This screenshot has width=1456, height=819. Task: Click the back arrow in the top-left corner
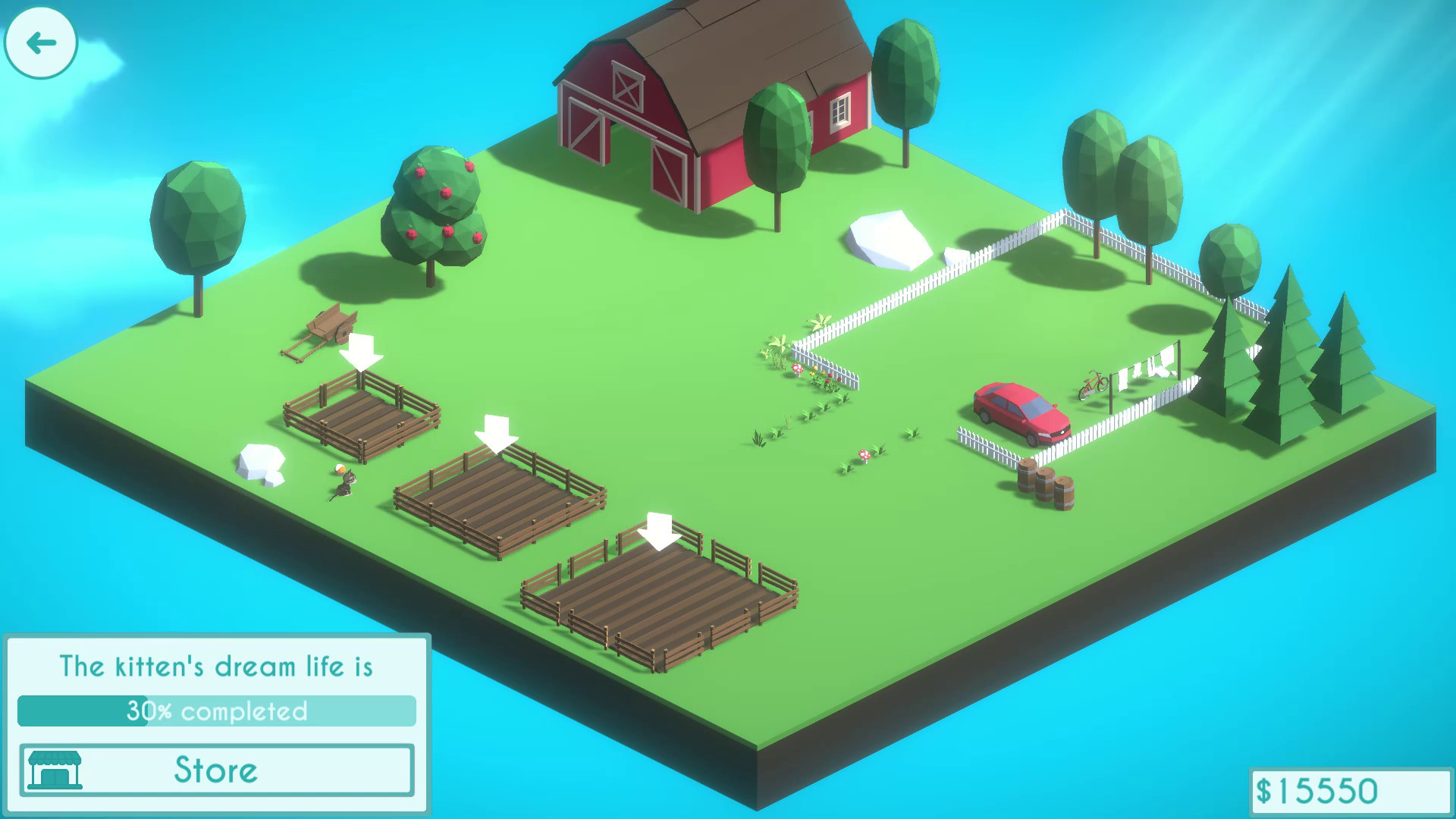[x=41, y=42]
